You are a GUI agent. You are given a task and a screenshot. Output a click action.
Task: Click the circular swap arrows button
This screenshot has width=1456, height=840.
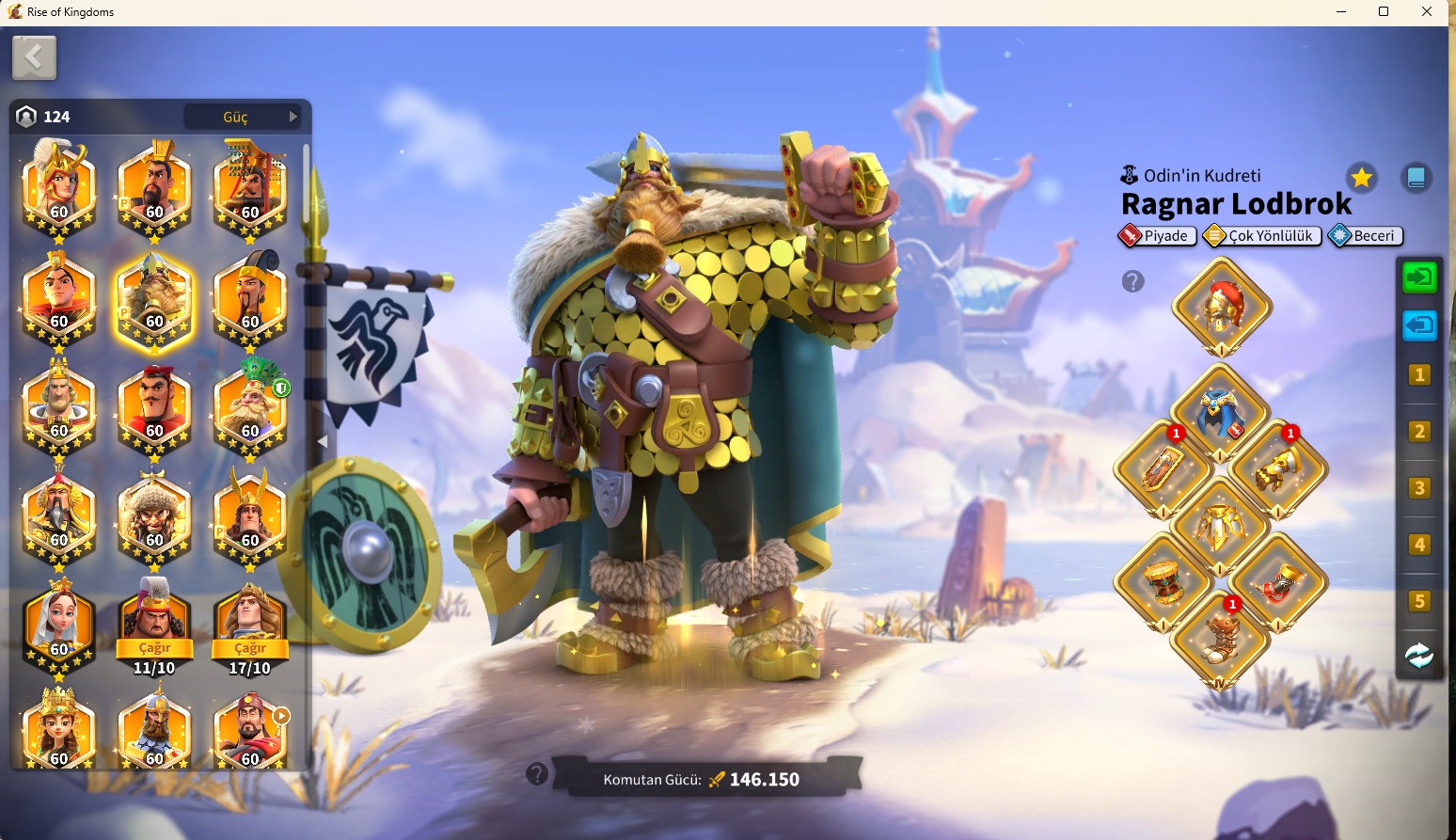(x=1419, y=656)
